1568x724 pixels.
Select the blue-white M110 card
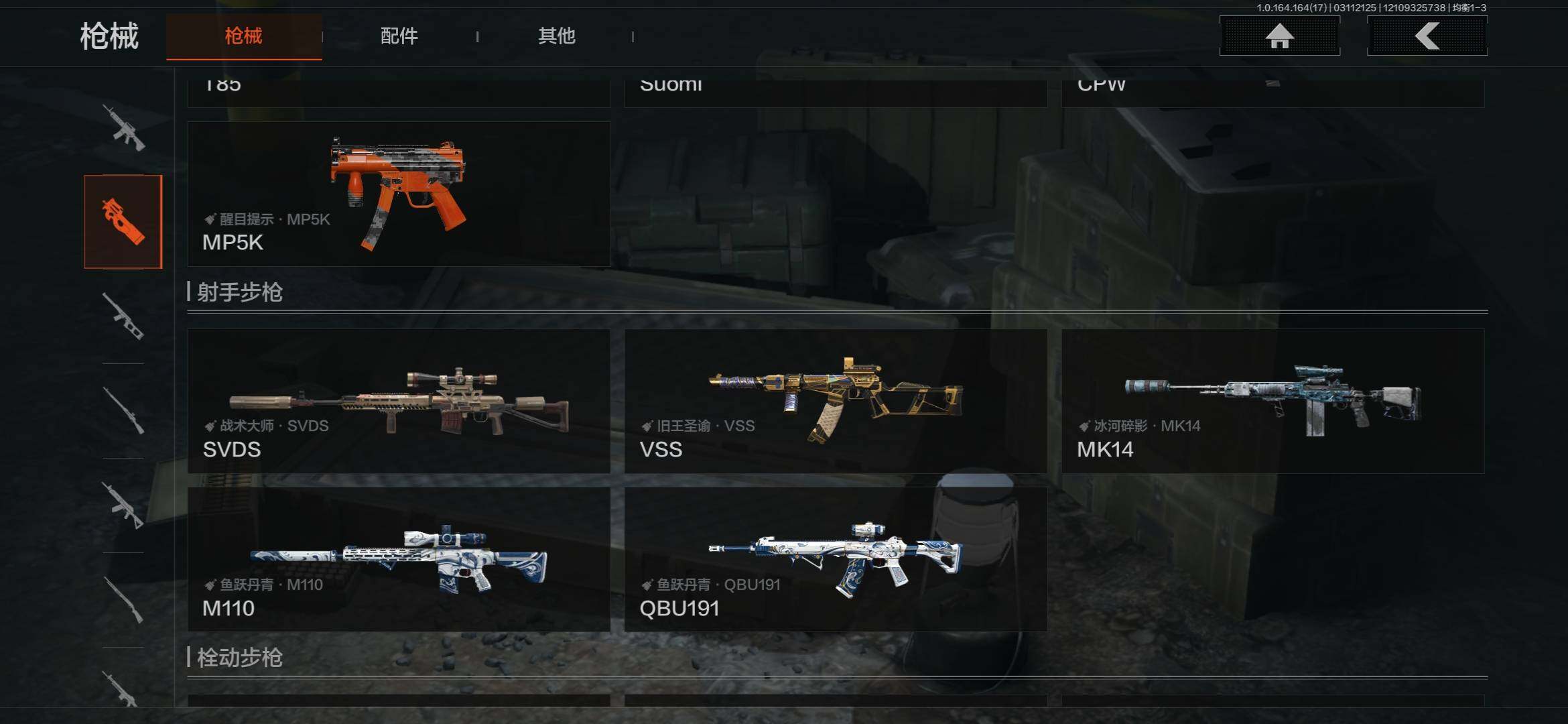tap(399, 559)
